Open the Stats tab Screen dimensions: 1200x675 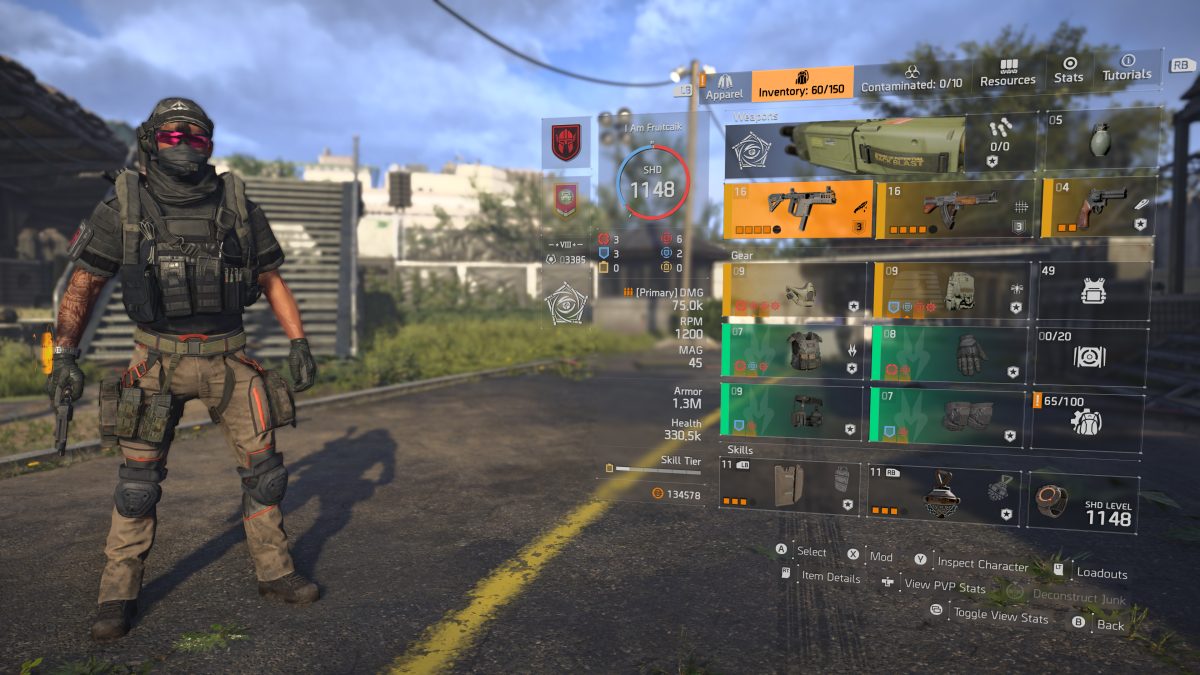click(x=1068, y=69)
